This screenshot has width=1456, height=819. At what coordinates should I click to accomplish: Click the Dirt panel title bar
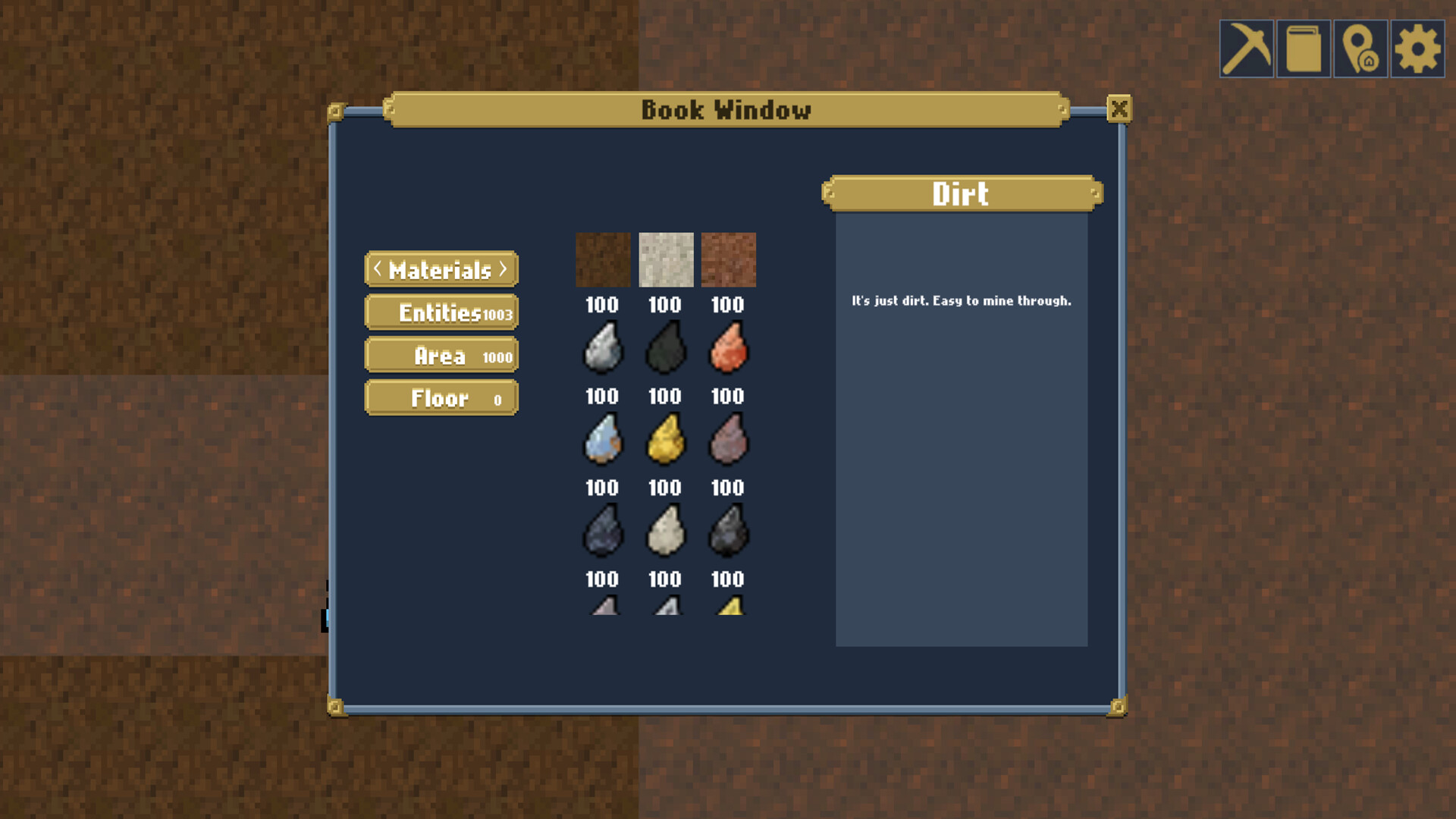[961, 194]
